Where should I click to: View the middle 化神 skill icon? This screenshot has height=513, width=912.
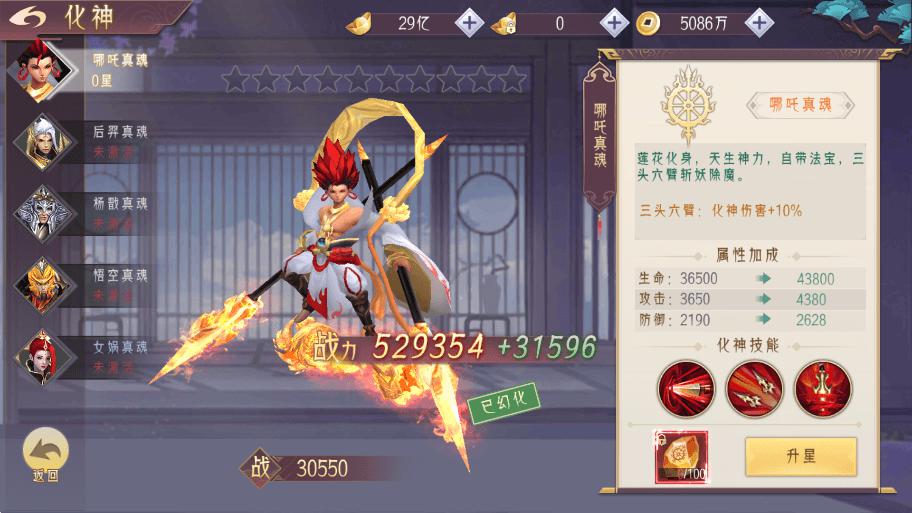pos(754,388)
